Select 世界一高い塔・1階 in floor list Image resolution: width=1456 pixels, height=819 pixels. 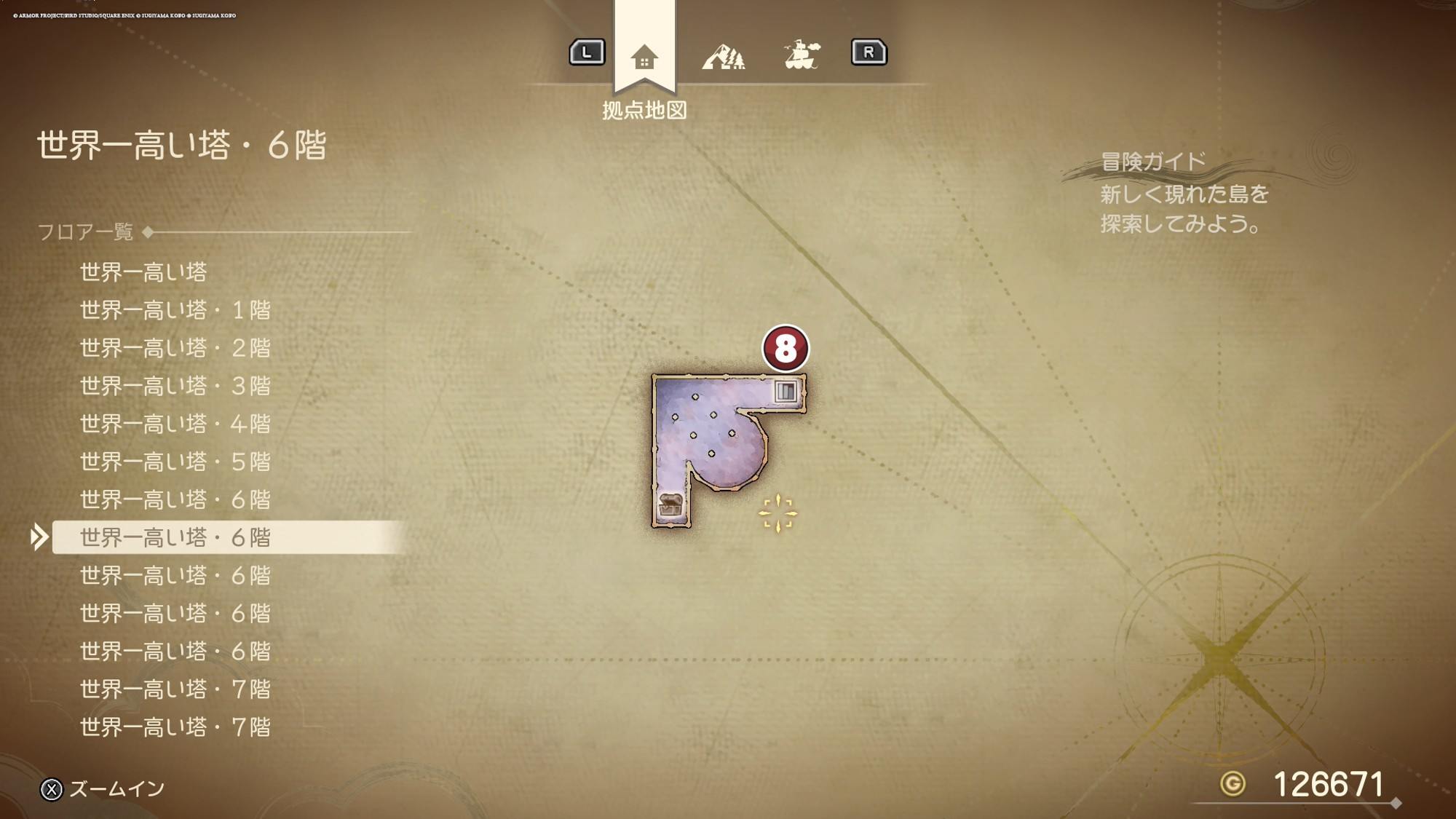pyautogui.click(x=175, y=310)
